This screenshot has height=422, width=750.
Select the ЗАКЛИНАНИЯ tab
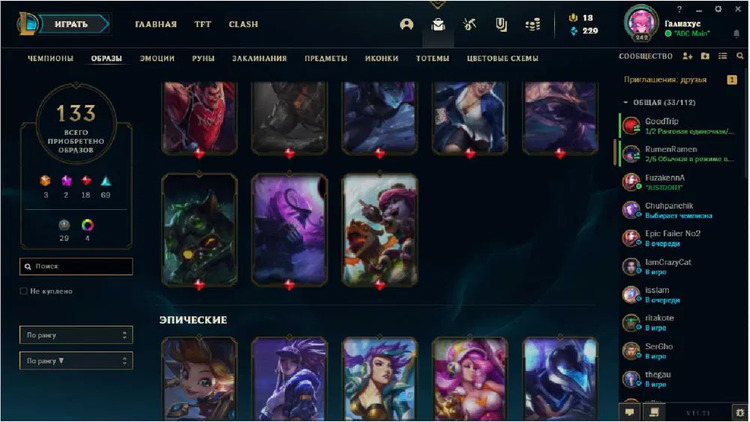259,58
